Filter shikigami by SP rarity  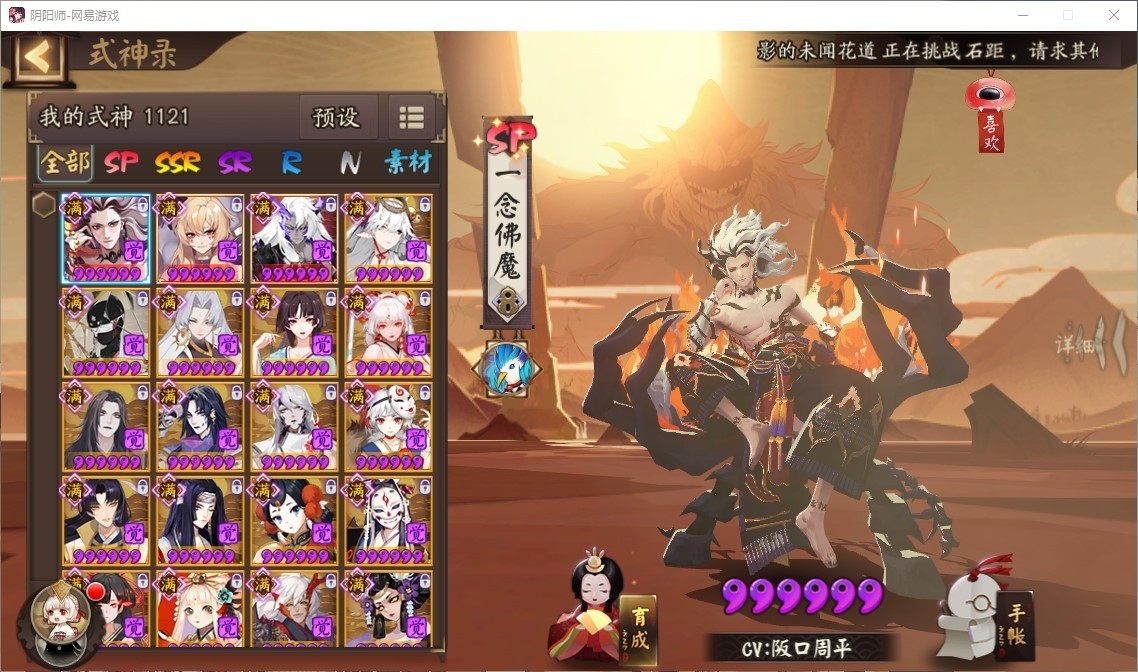[121, 162]
